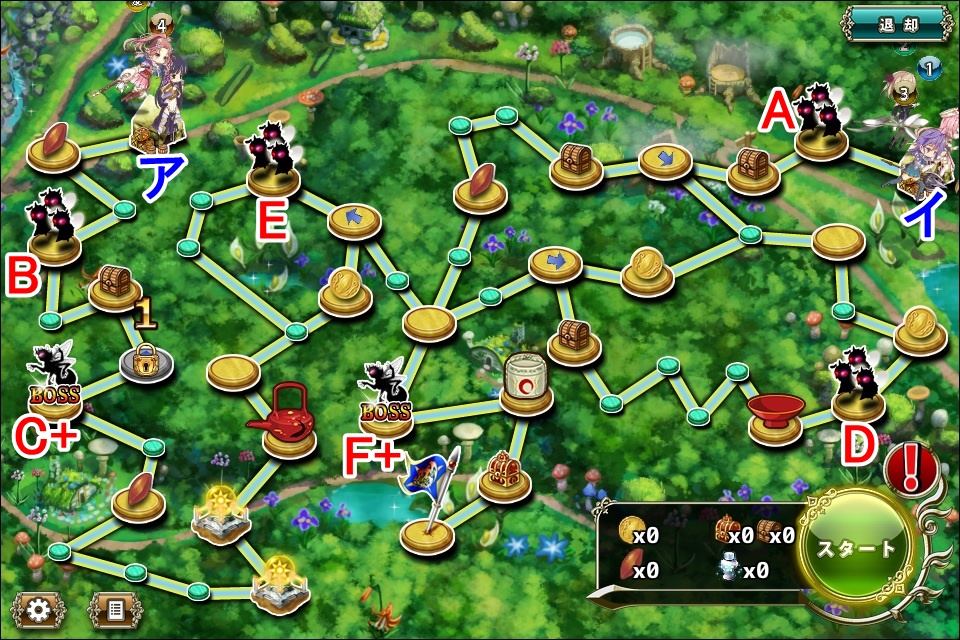Image resolution: width=960 pixels, height=640 pixels.
Task: Open the gear settings menu
Action: [39, 608]
